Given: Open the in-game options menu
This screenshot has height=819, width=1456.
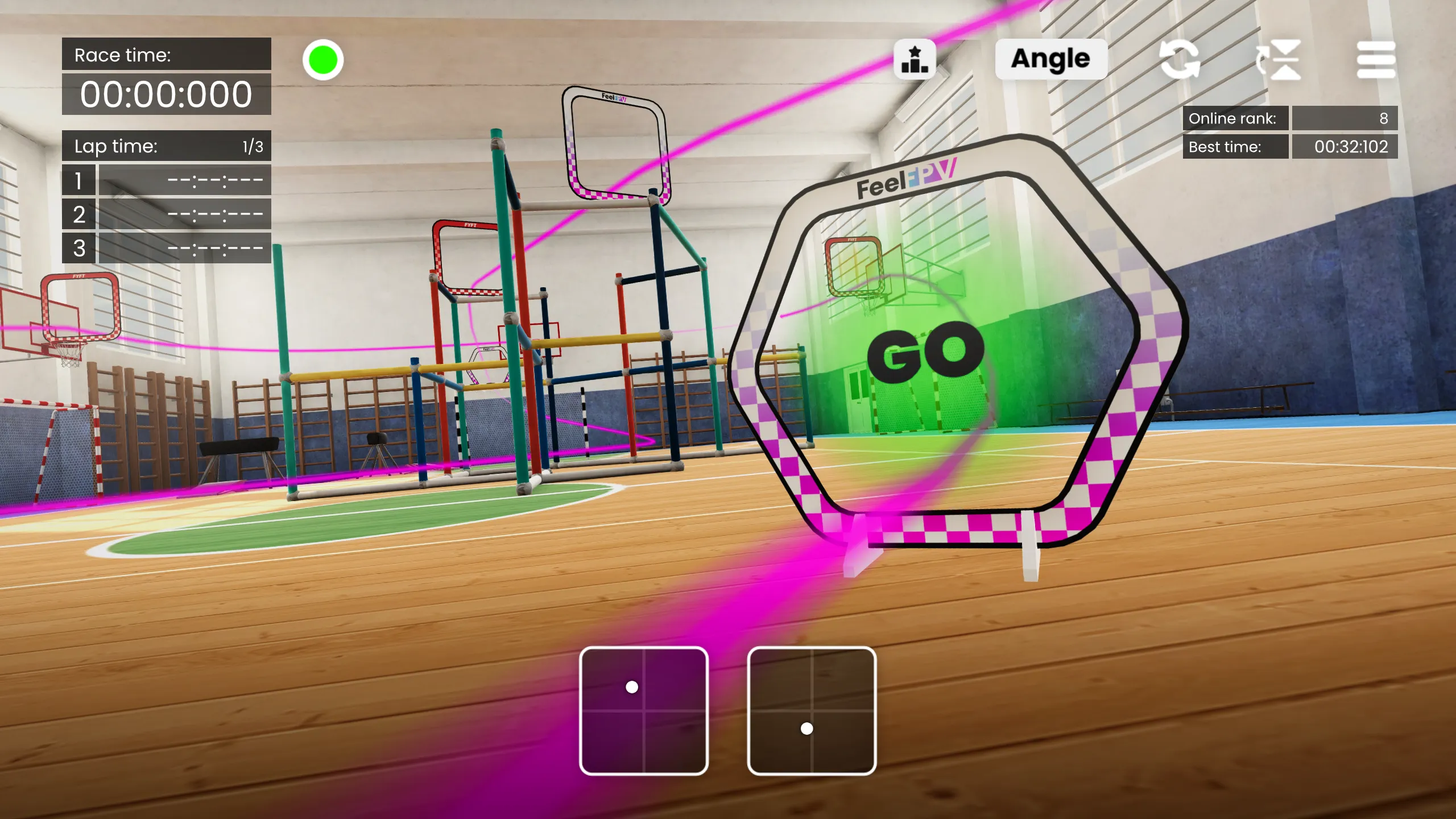Looking at the screenshot, I should click(x=1377, y=59).
